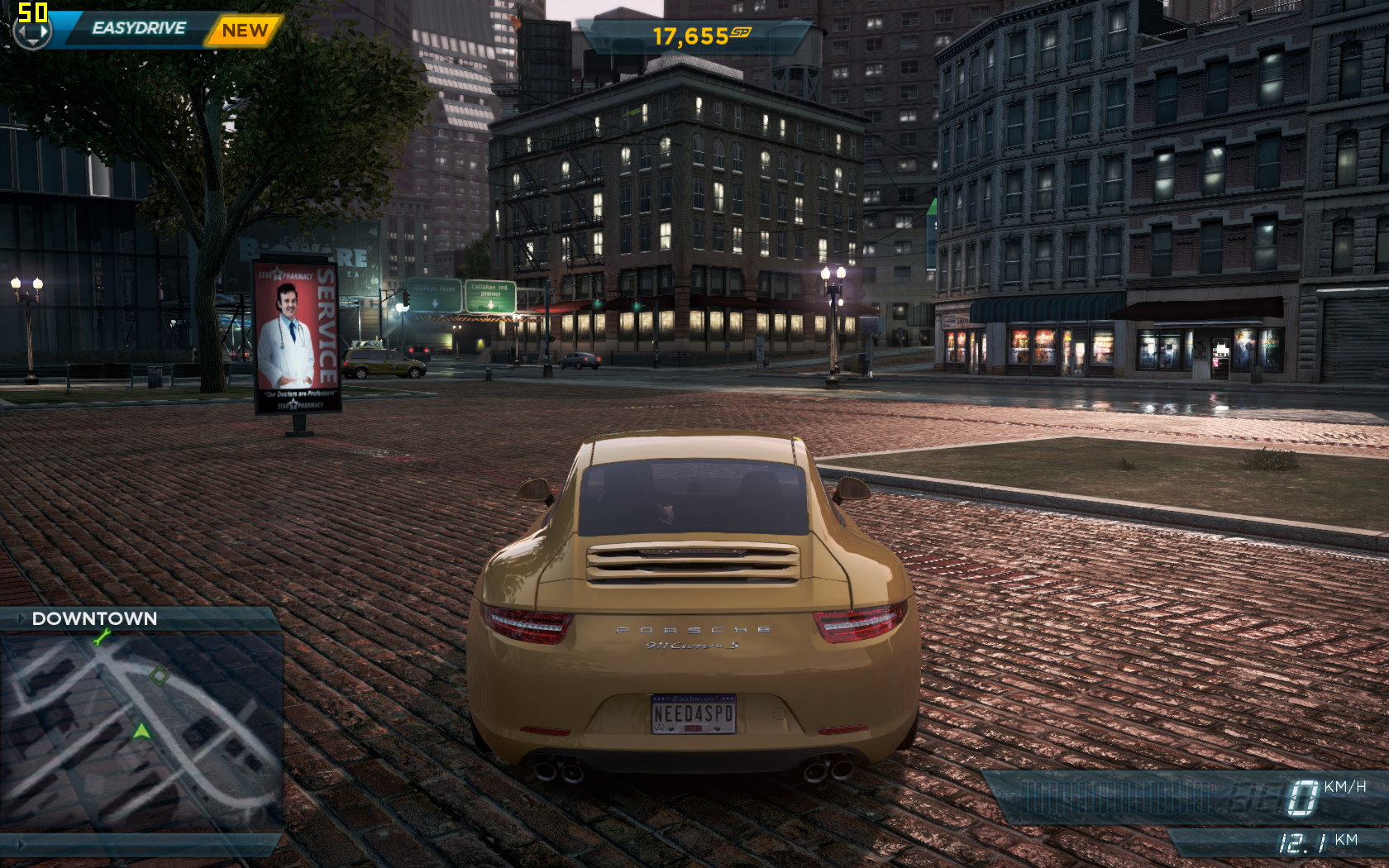Click the NEW badge beside EasyDrive
The image size is (1389, 868).
[244, 31]
